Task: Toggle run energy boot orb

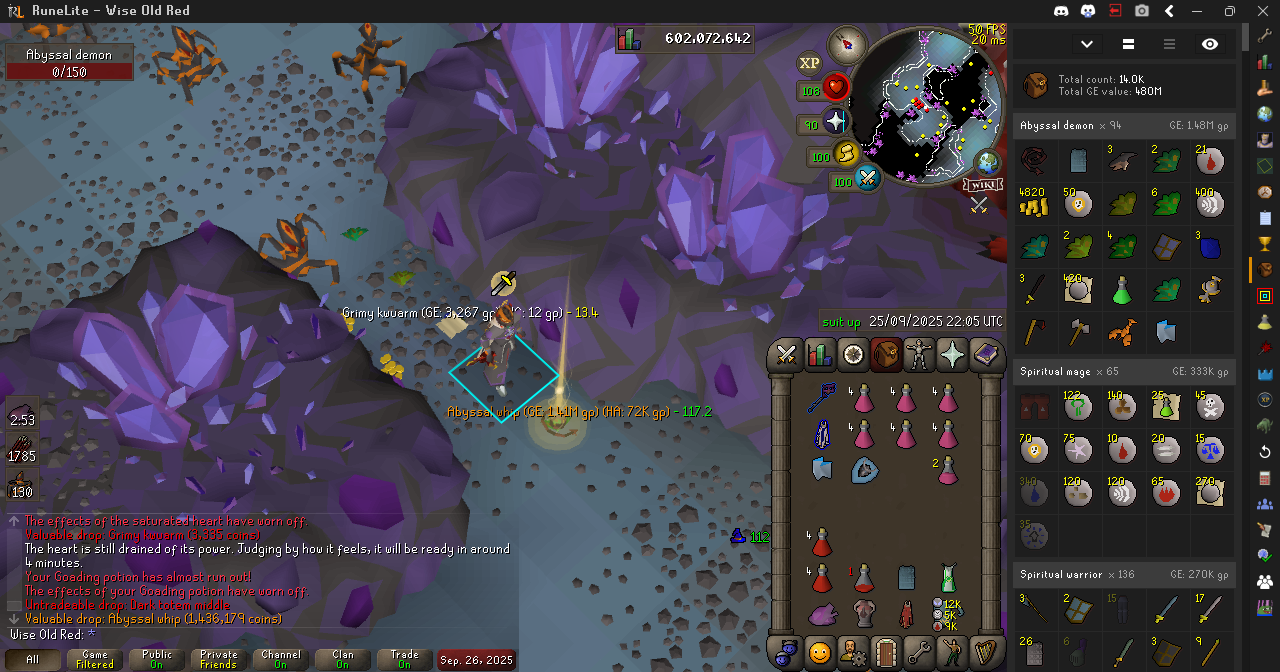Action: [x=846, y=156]
